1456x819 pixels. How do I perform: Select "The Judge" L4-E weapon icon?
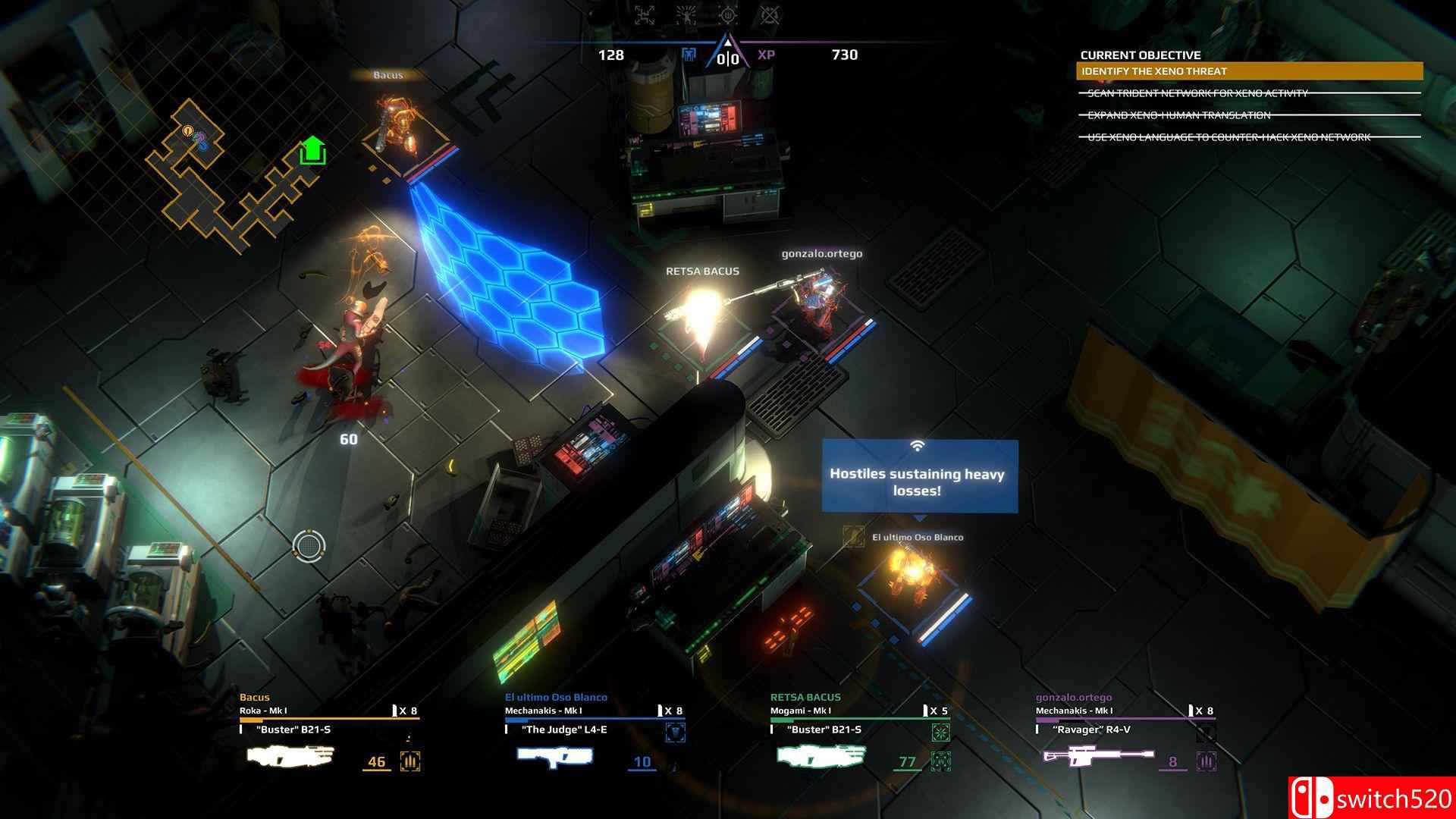pyautogui.click(x=555, y=756)
